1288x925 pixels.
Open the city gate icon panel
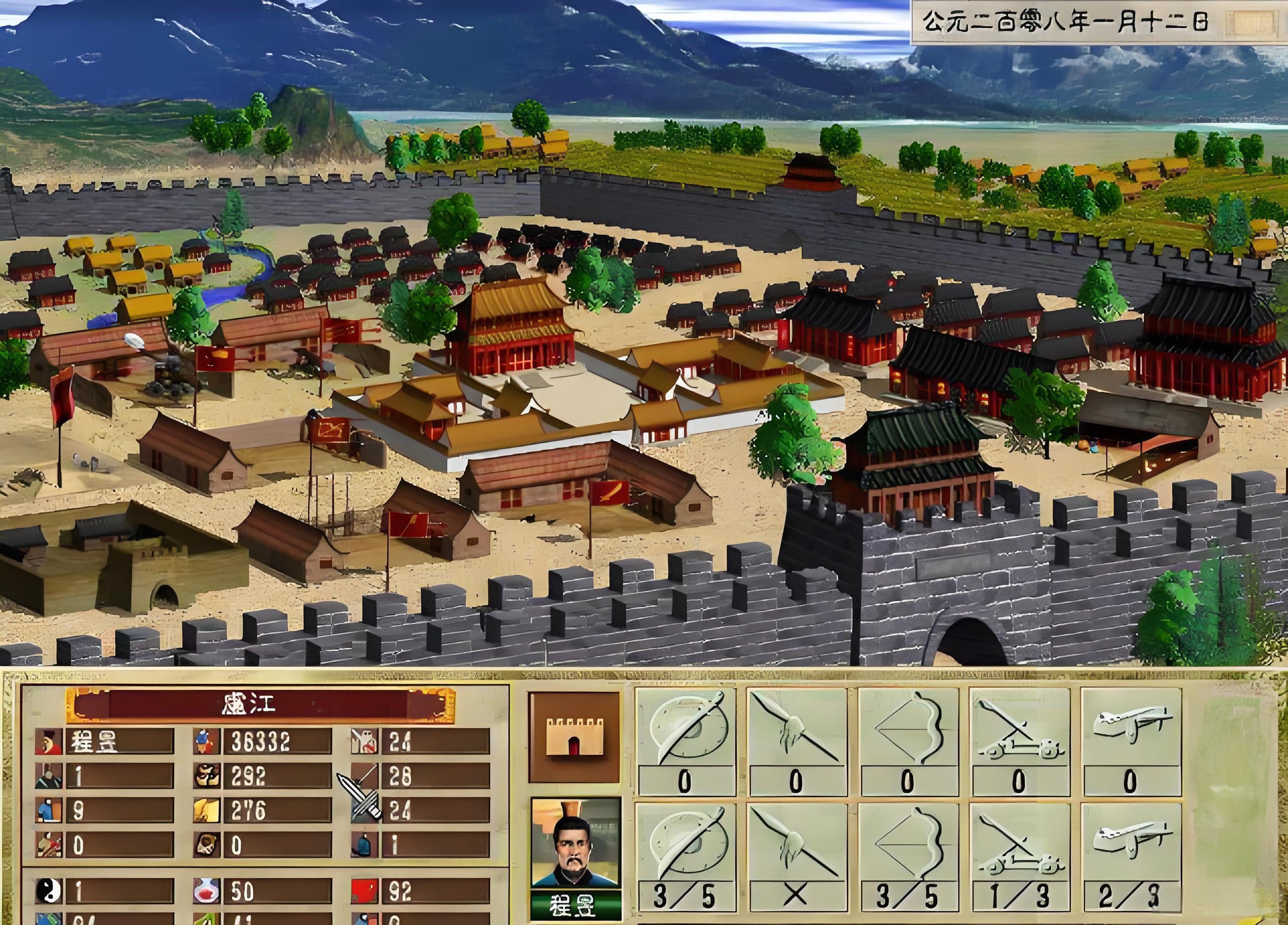click(x=574, y=737)
